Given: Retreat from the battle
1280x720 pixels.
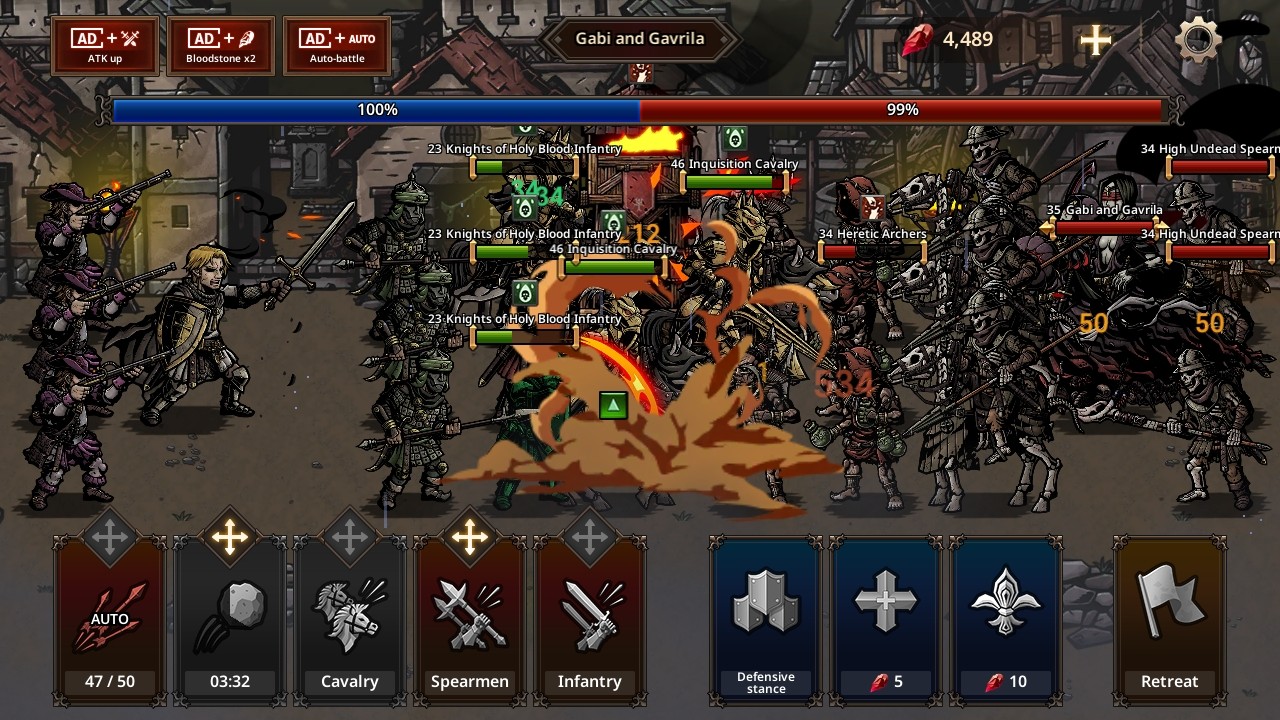Looking at the screenshot, I should tap(1169, 620).
